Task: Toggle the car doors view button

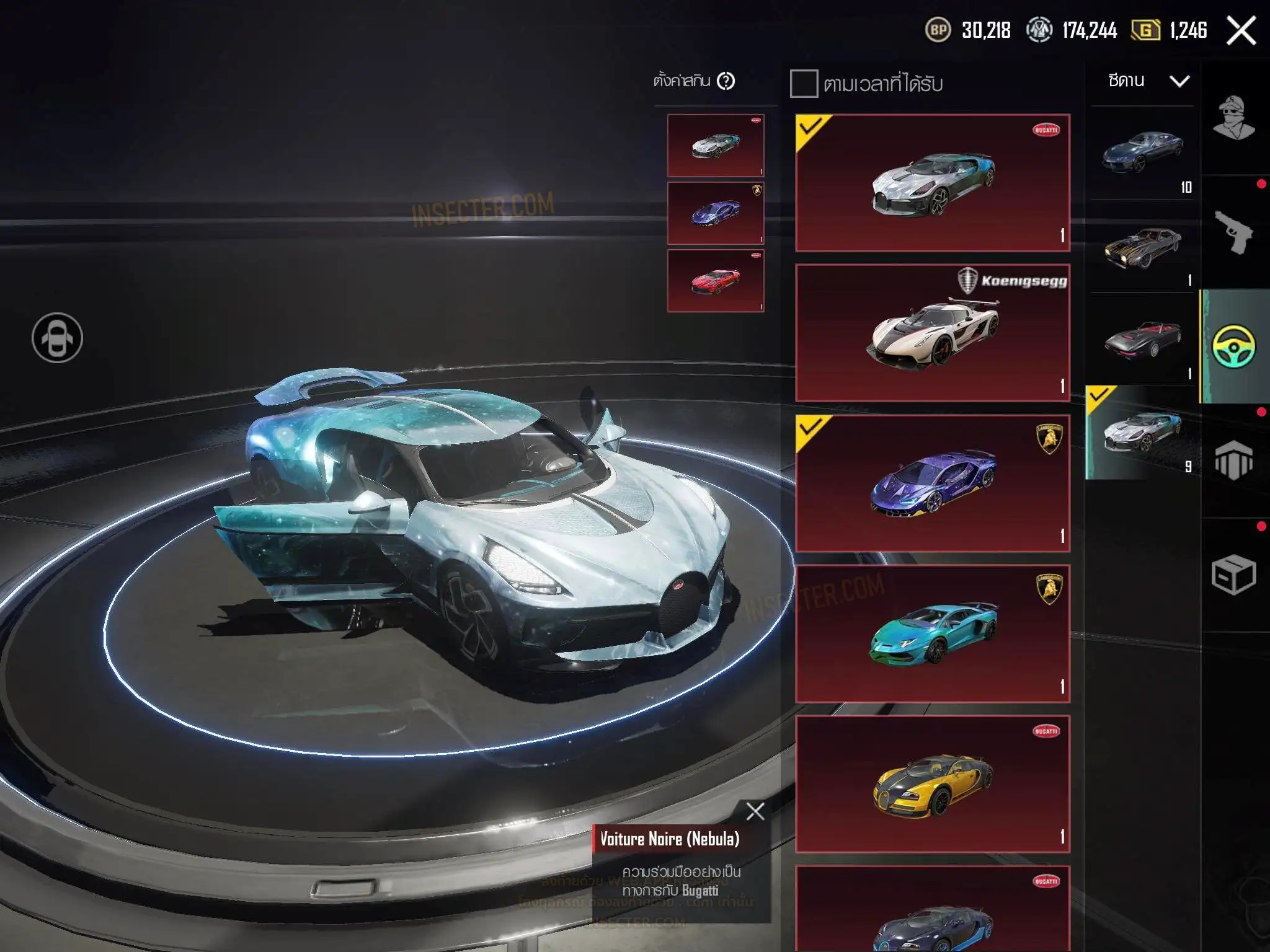Action: pyautogui.click(x=57, y=338)
